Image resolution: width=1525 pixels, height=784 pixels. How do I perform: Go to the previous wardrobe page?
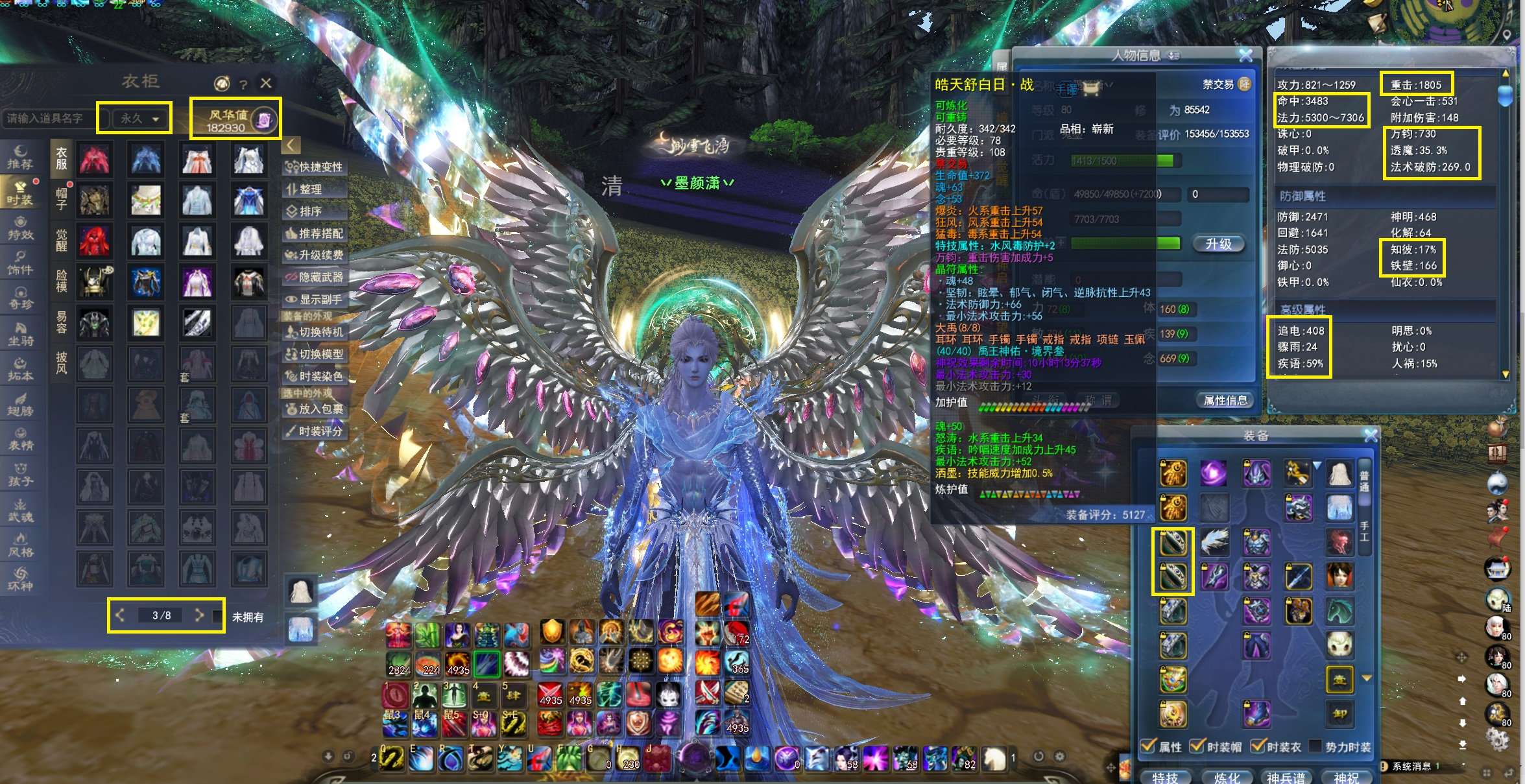[x=120, y=615]
